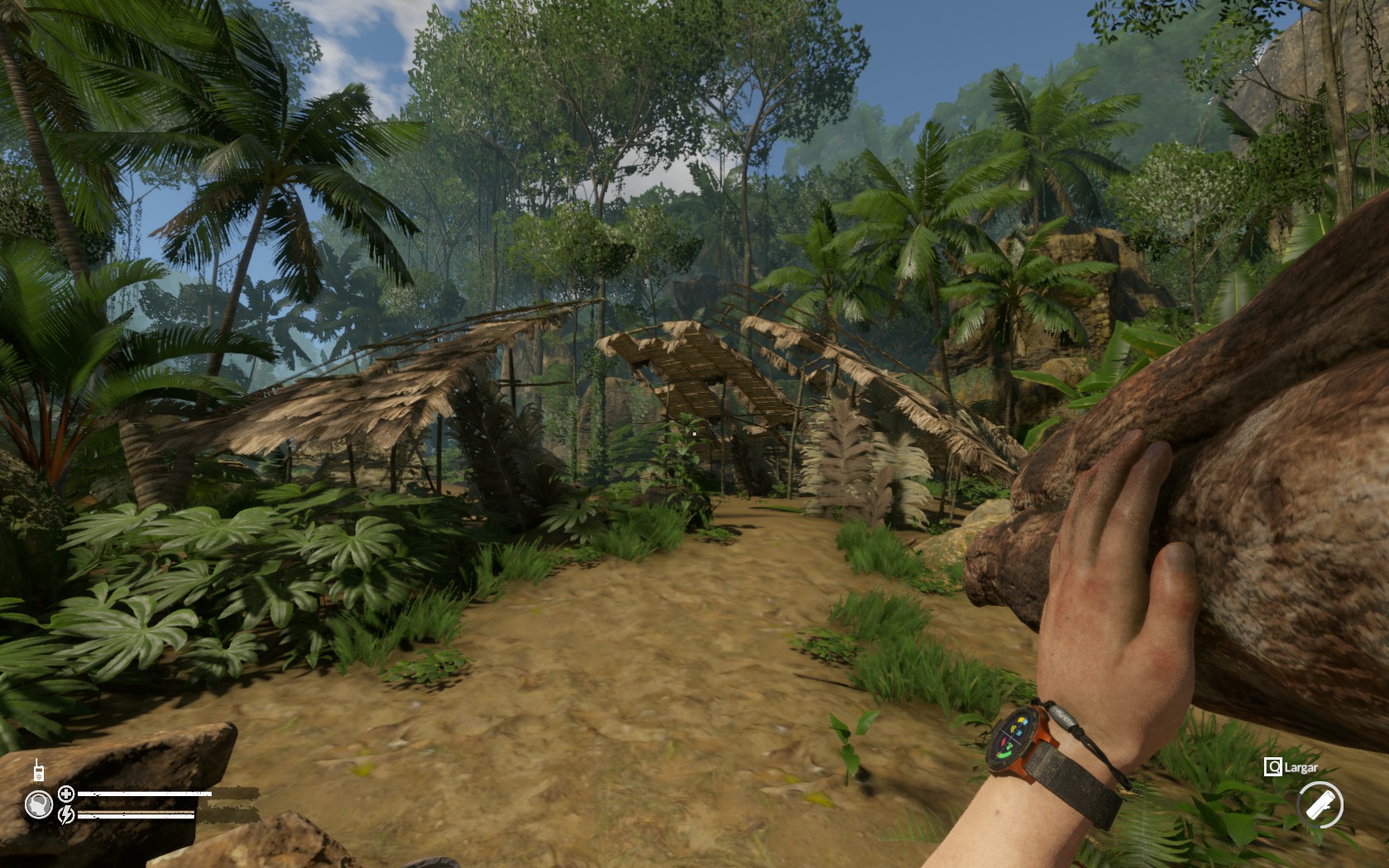Click the health cross icon
The image size is (1389, 868).
click(x=66, y=794)
